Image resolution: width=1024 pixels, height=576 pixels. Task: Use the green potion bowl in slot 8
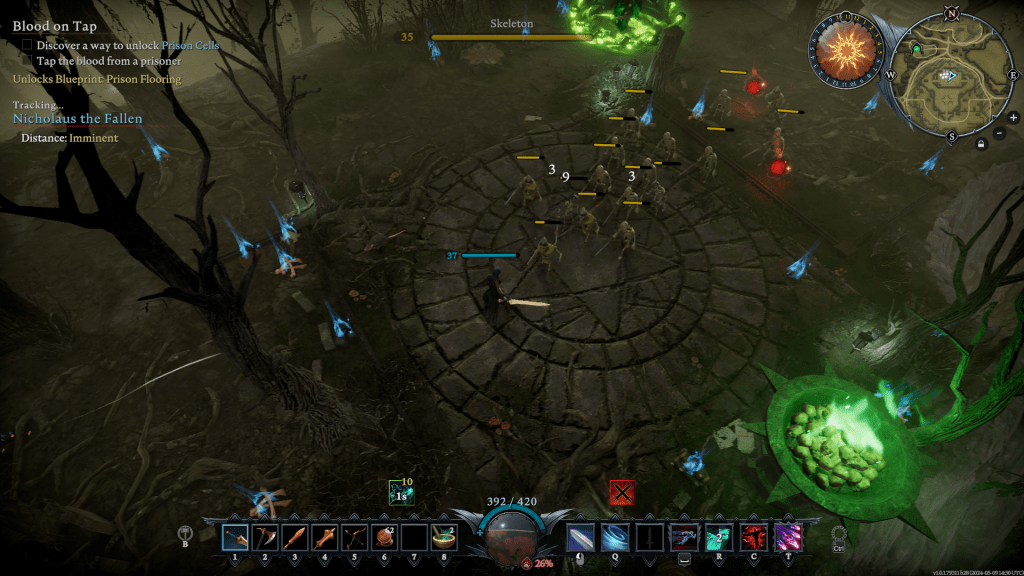[444, 538]
